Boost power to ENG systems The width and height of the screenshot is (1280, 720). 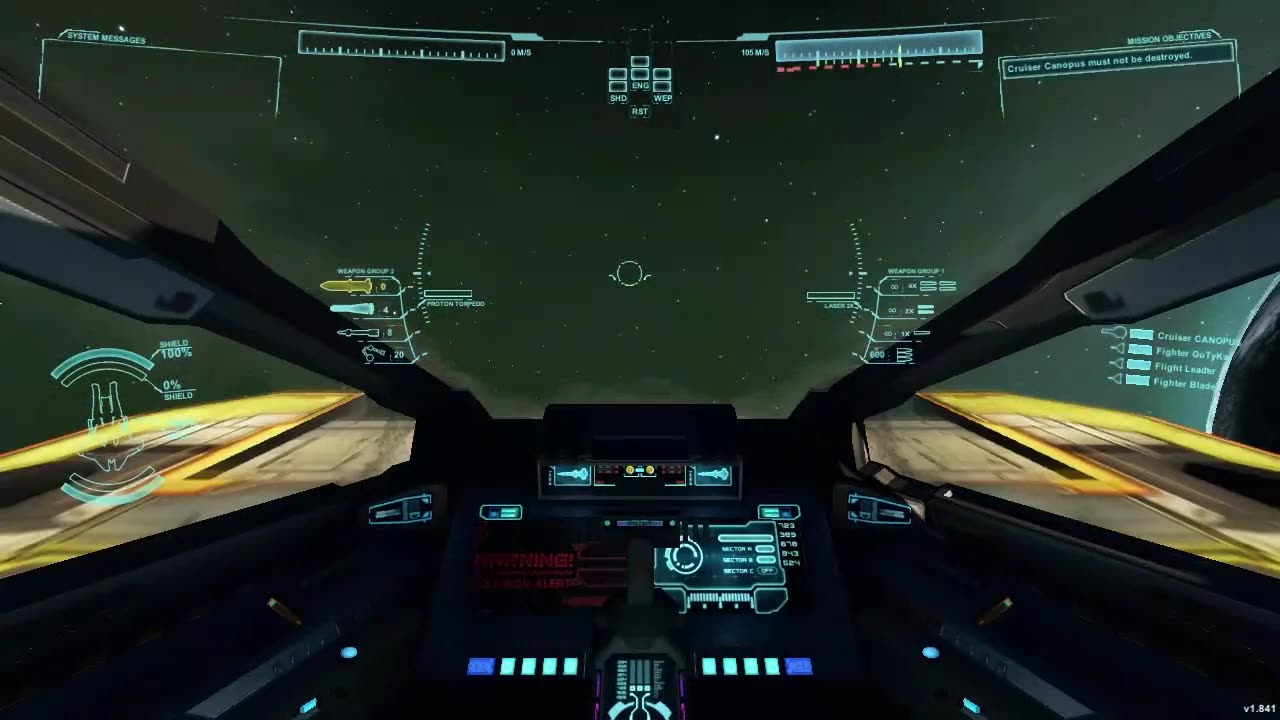click(x=640, y=74)
